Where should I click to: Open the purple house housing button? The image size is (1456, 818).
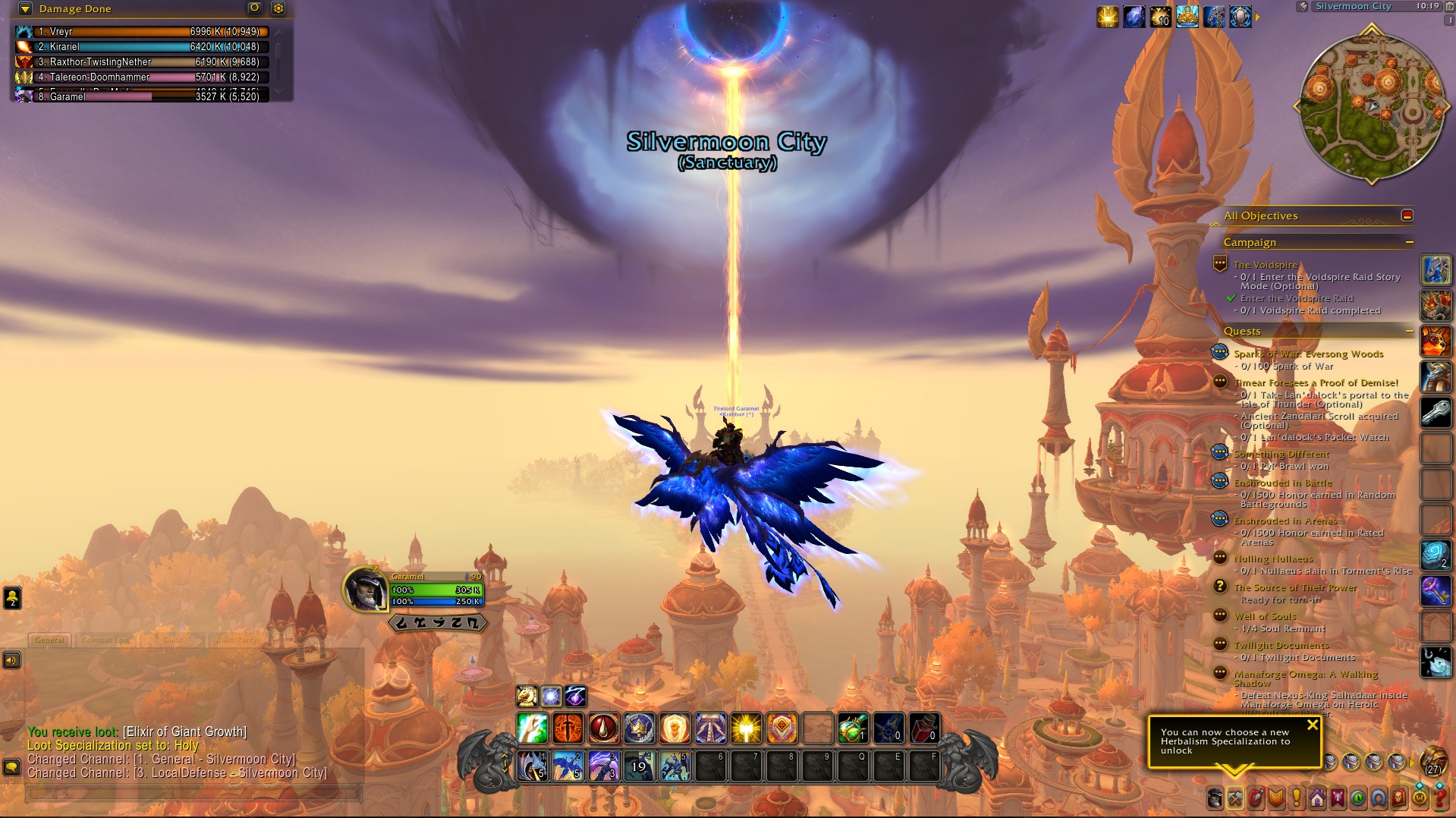point(1316,798)
